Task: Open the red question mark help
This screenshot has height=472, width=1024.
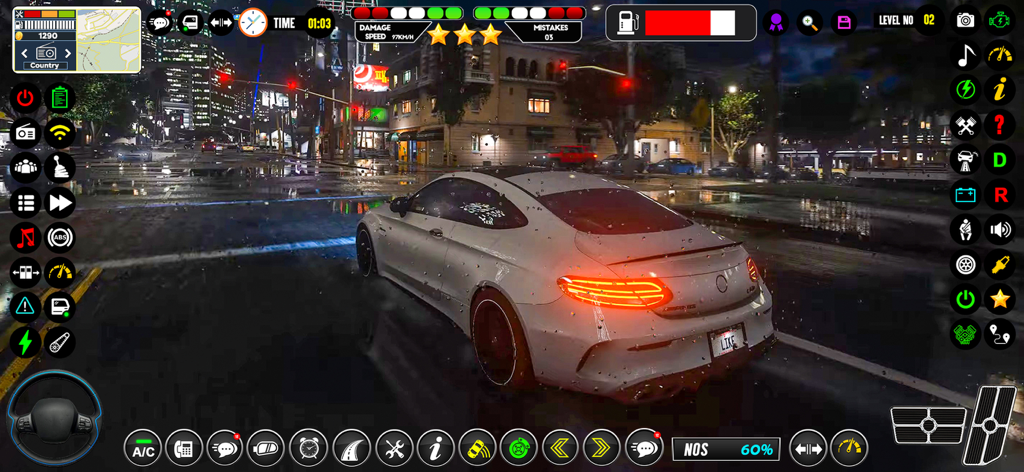Action: pos(999,125)
